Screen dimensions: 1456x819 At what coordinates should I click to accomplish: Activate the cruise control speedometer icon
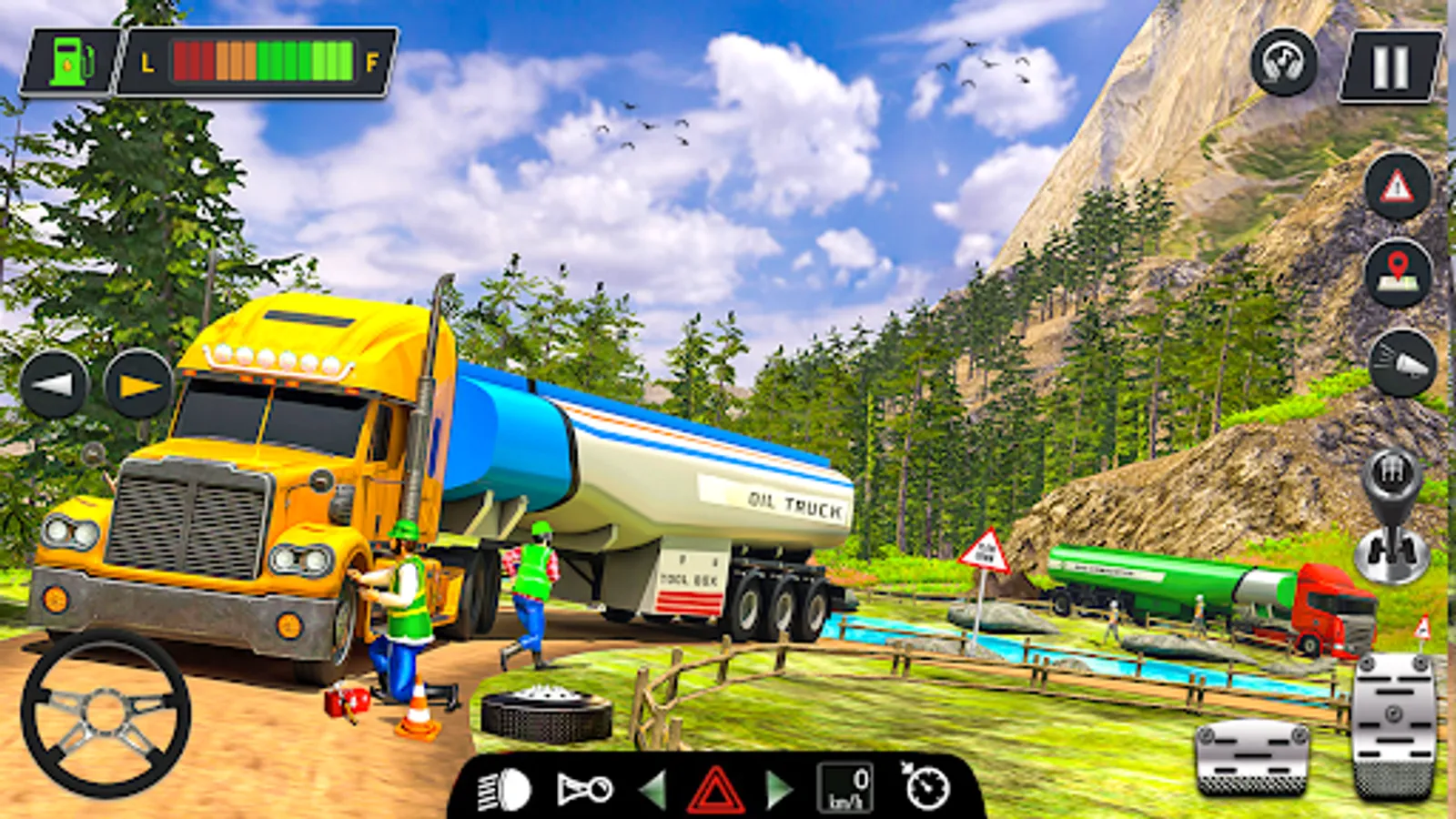click(925, 787)
